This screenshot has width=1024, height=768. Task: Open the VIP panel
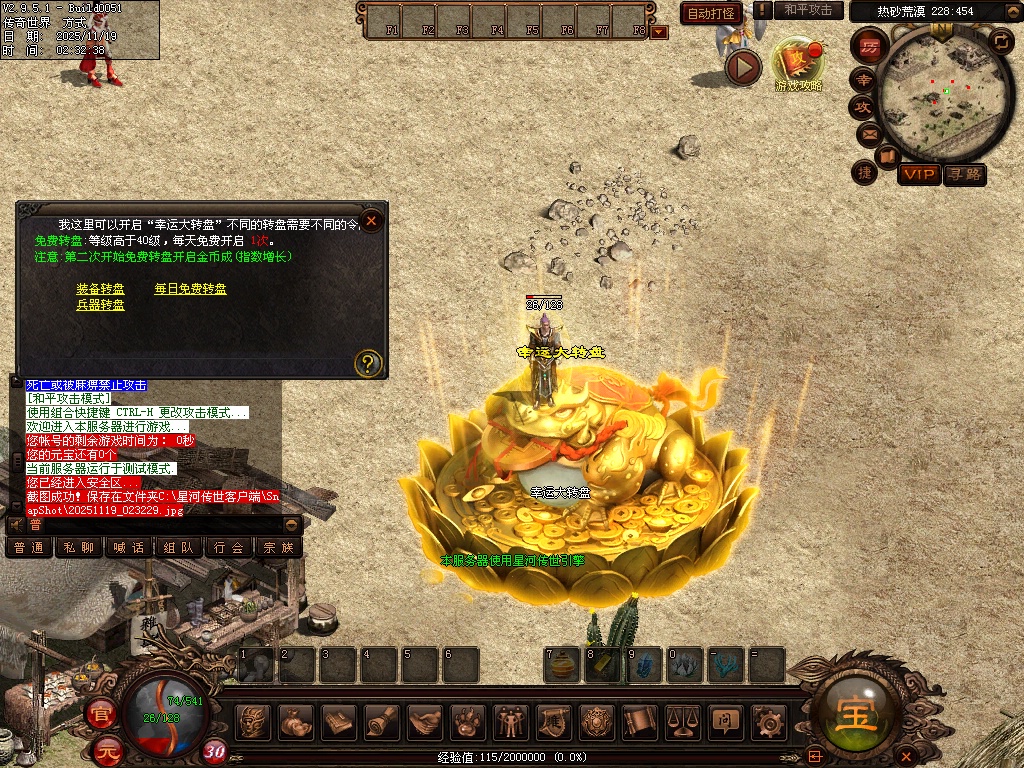tap(918, 174)
